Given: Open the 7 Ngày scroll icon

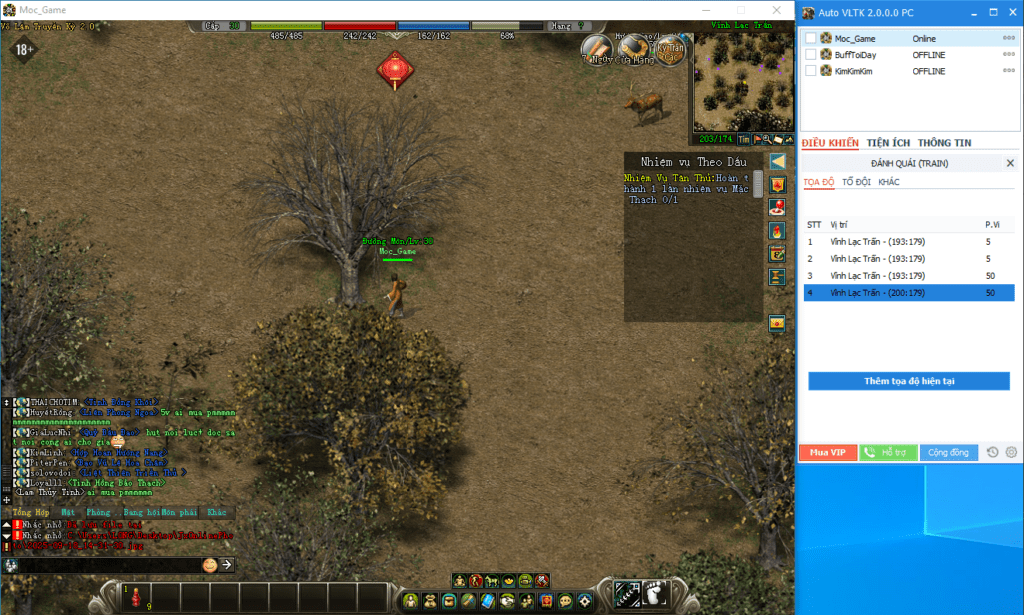Looking at the screenshot, I should pyautogui.click(x=597, y=46).
